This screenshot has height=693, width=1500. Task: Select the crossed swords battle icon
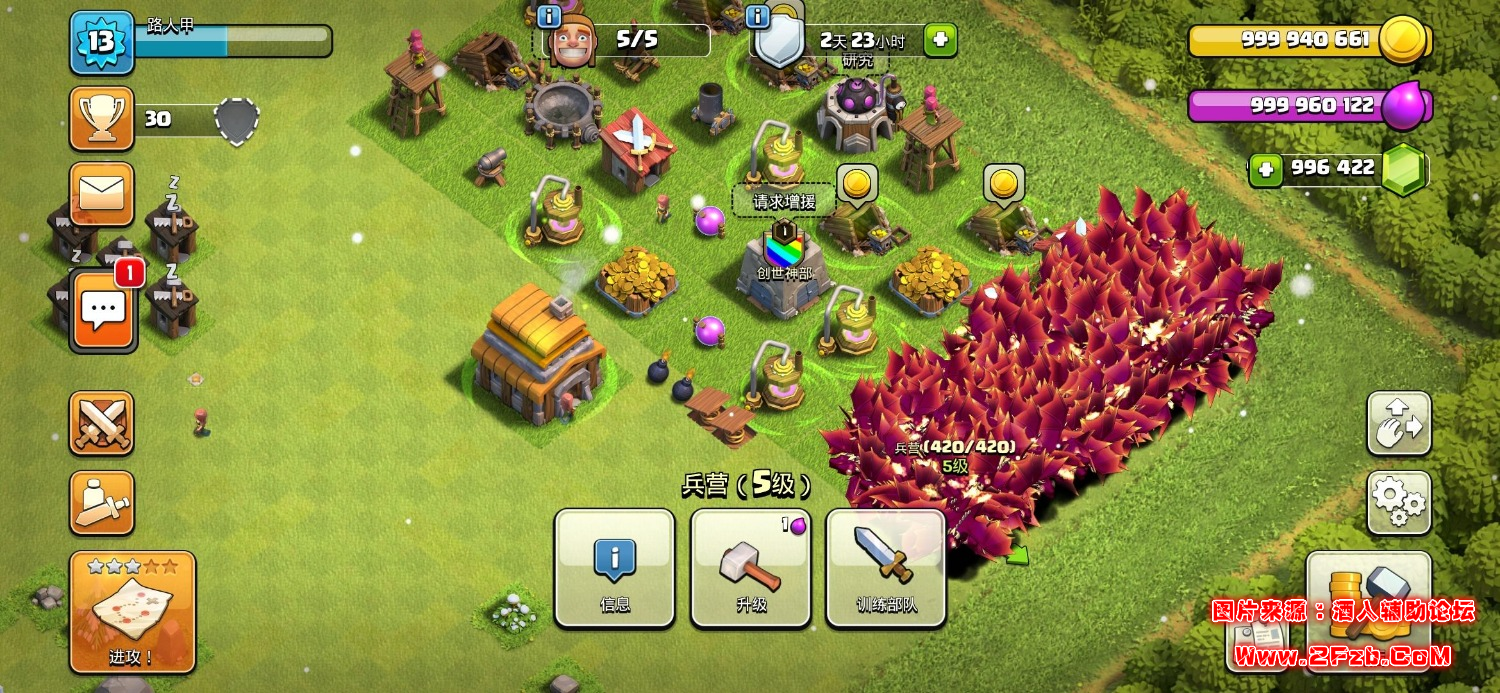(101, 423)
